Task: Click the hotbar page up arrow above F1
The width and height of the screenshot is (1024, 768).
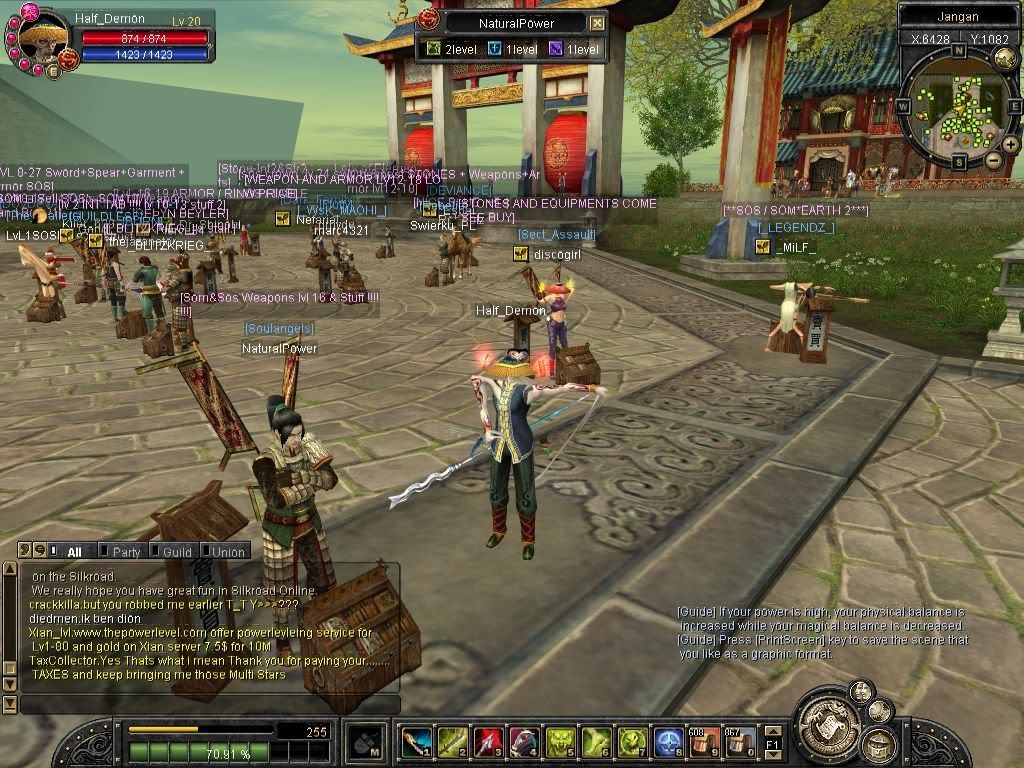Action: pos(772,730)
